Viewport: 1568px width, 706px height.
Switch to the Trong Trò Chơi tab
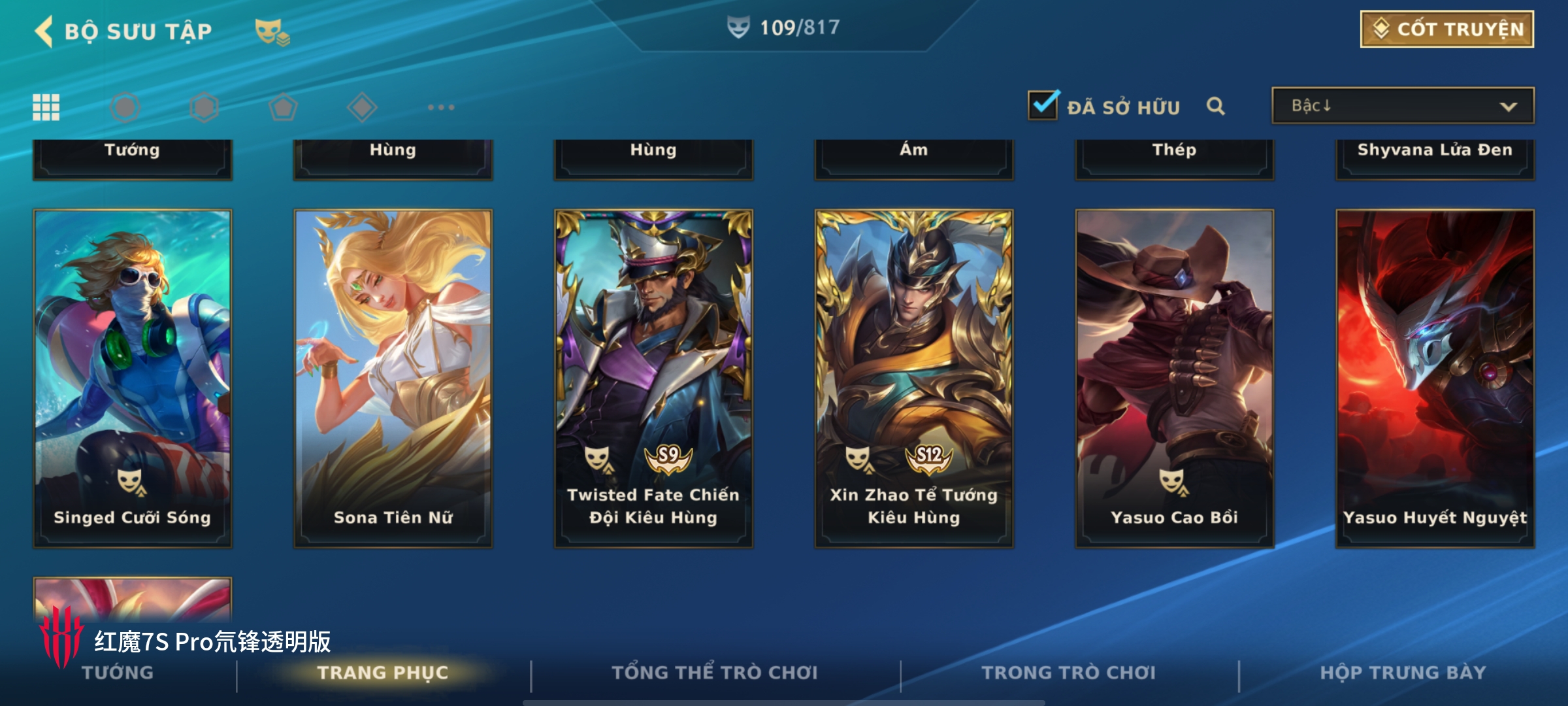(1068, 673)
